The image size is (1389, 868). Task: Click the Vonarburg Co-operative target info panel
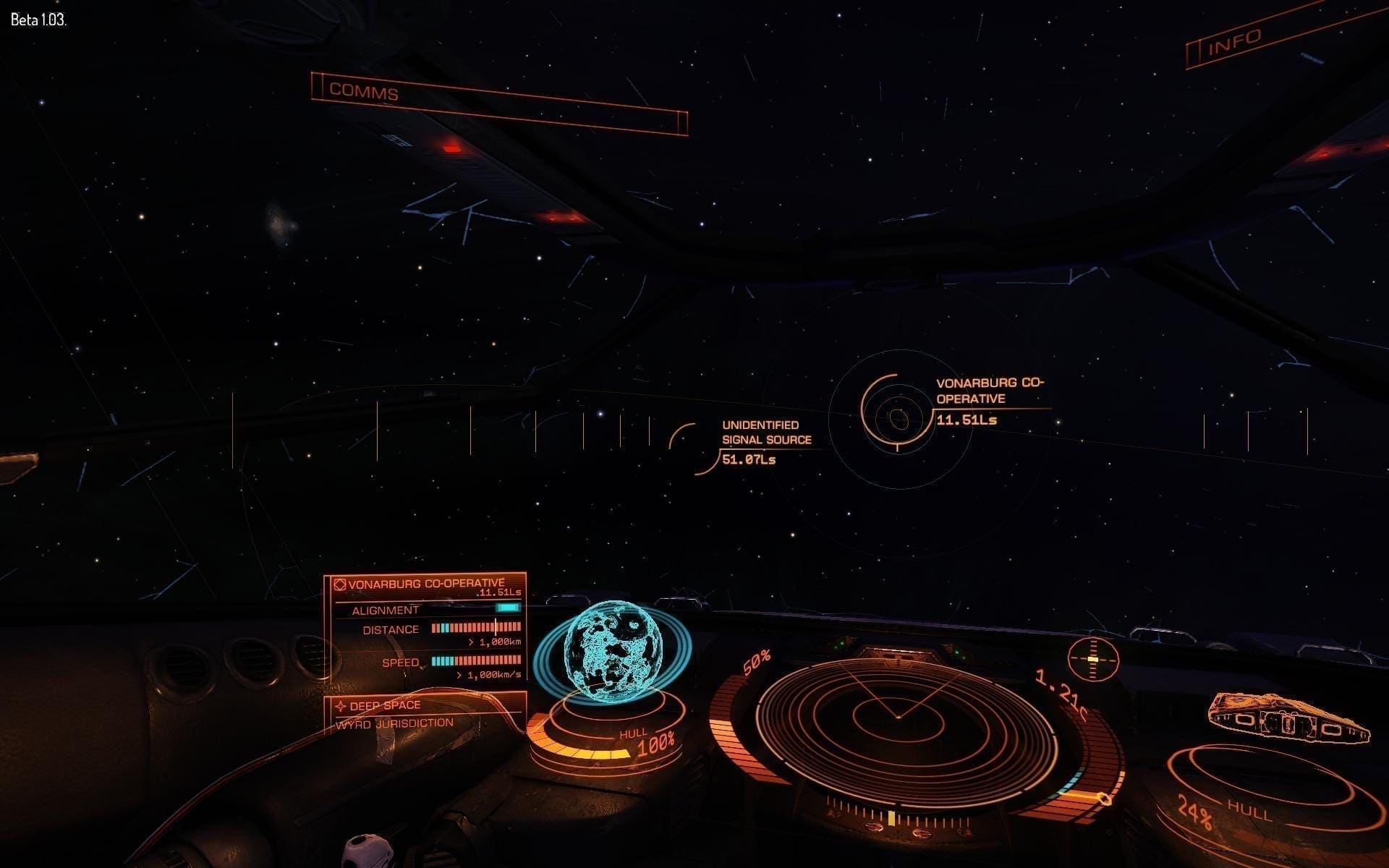click(425, 626)
